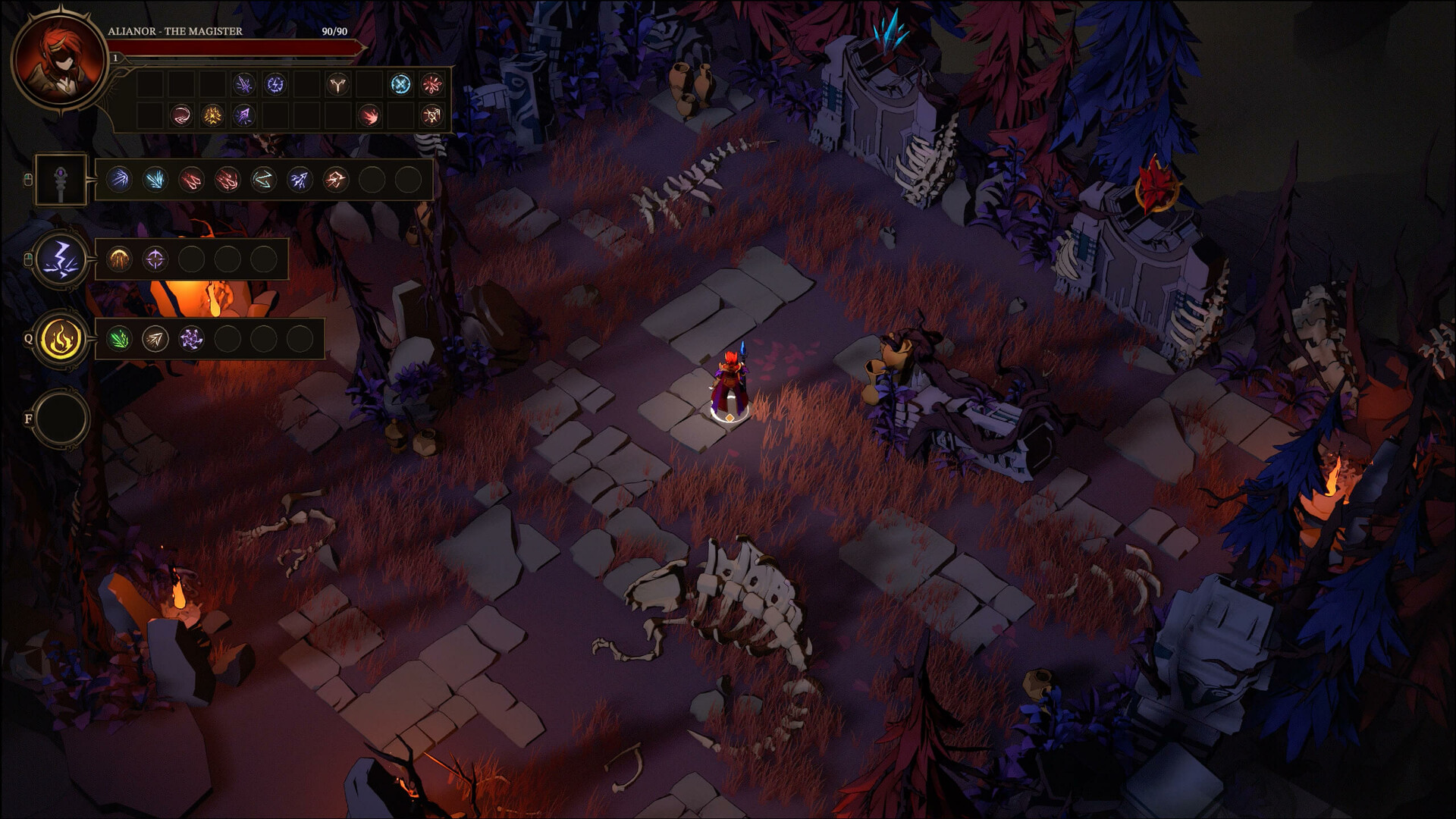This screenshot has width=1456, height=819.
Task: Select the yellow starburst rune
Action: pos(212,115)
